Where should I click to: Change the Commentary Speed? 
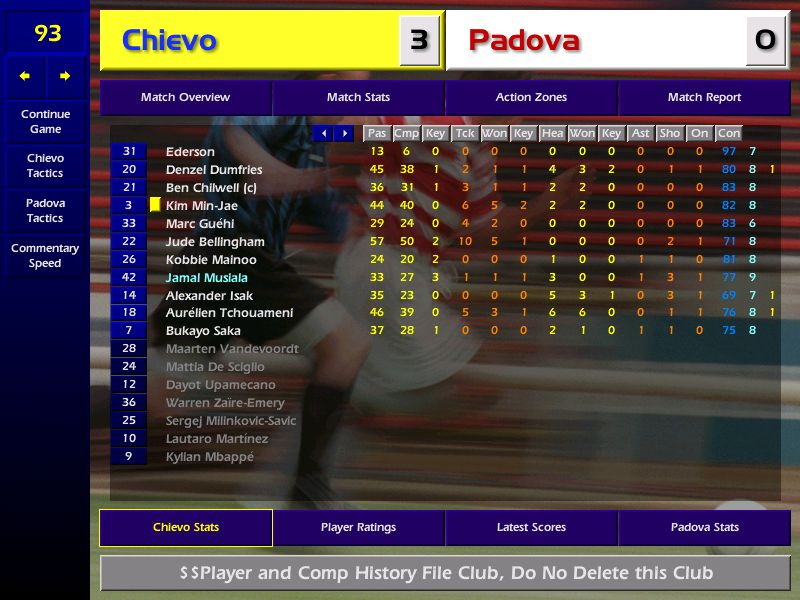point(45,255)
